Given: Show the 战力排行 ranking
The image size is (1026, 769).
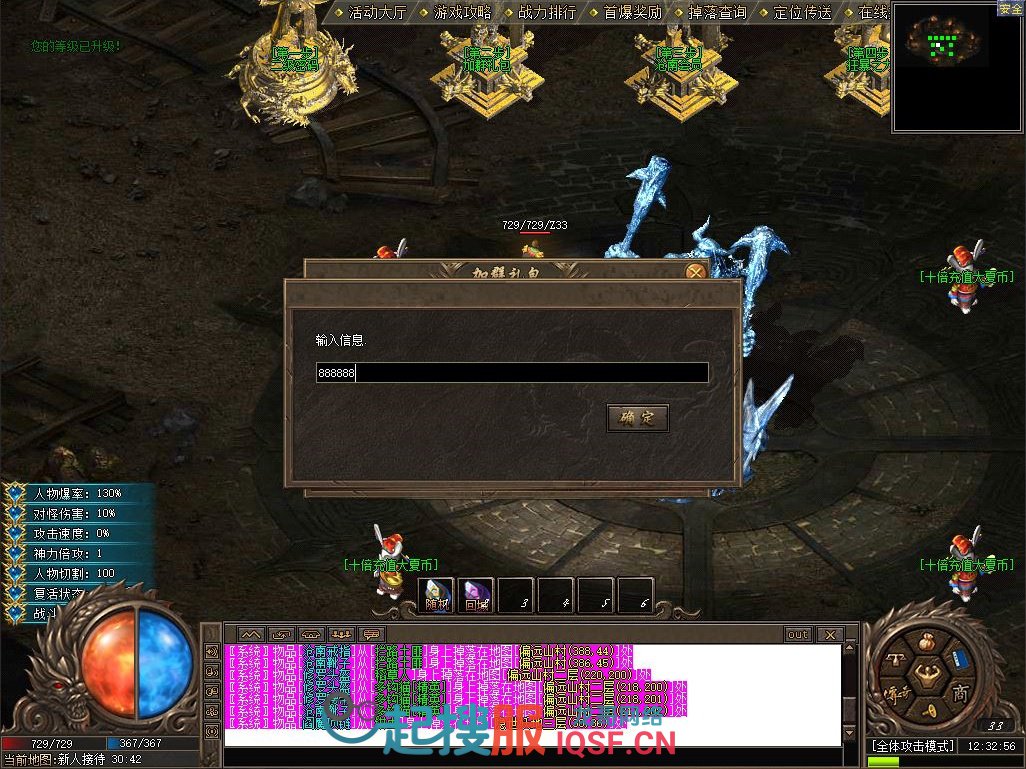Looking at the screenshot, I should (541, 13).
